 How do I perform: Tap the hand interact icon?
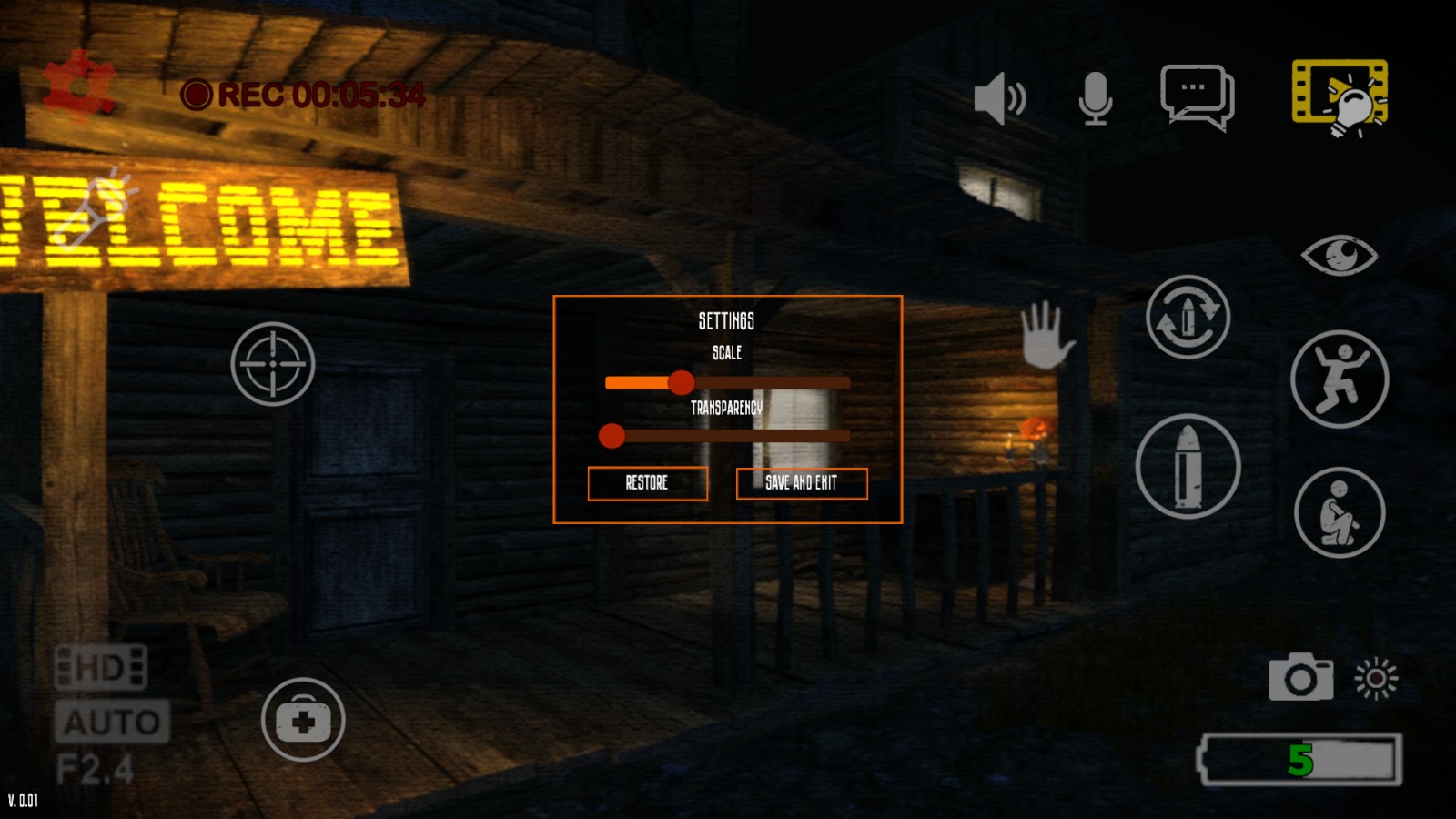1046,334
